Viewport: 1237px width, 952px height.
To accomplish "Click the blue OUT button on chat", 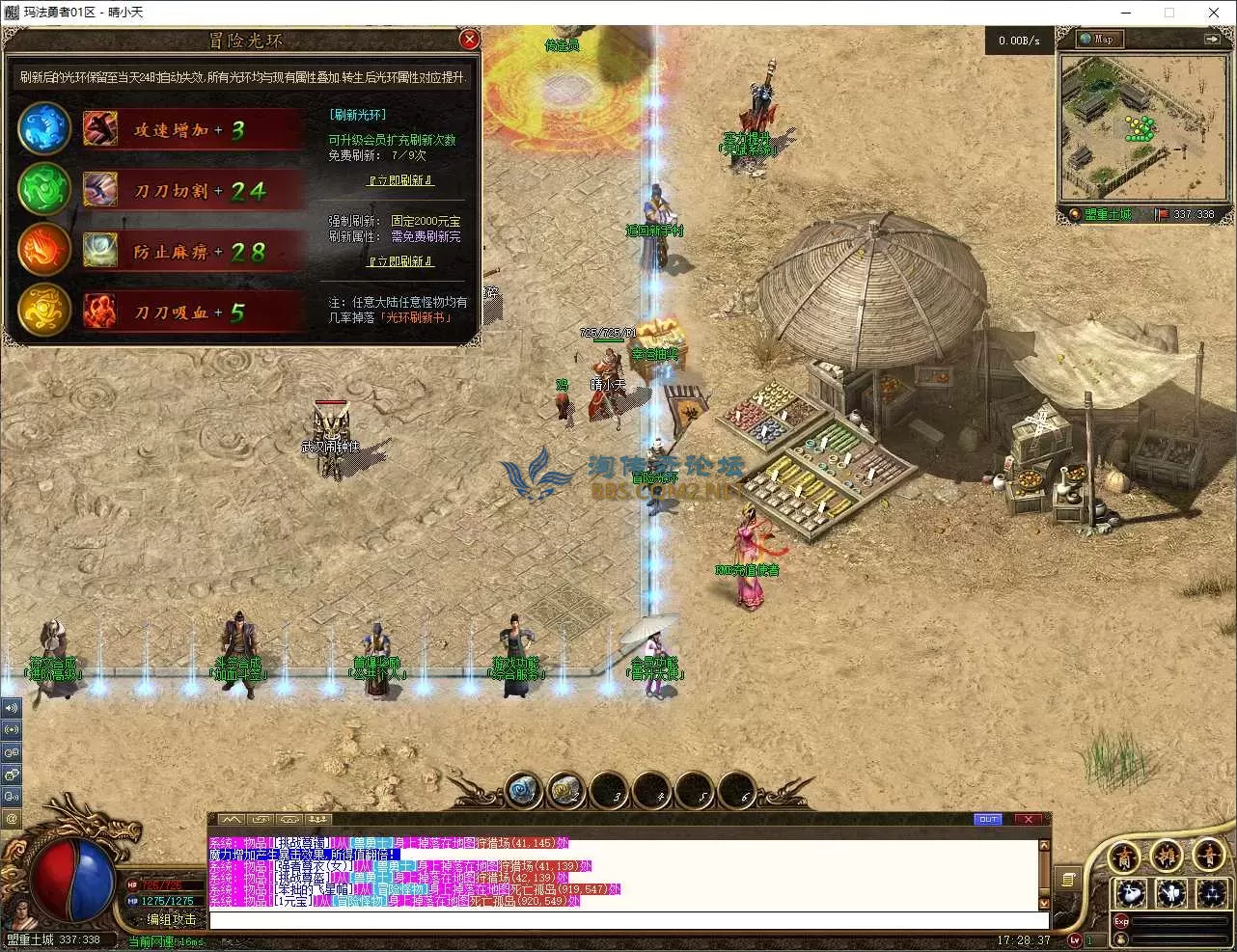I will pos(987,820).
